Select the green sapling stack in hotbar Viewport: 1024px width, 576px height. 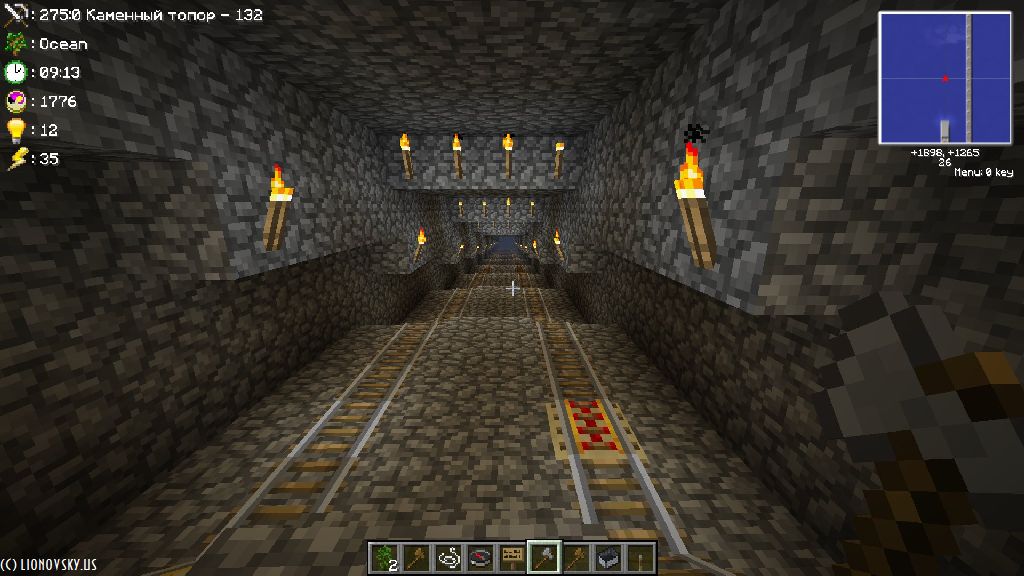point(384,557)
